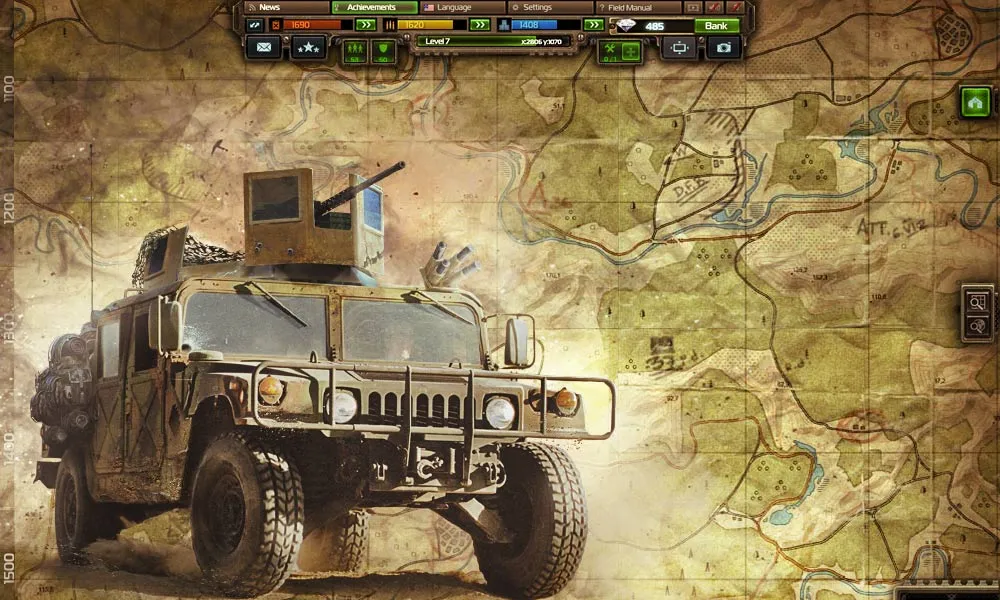This screenshot has width=1000, height=600.
Task: Click the green plus button beside the wrench
Action: tap(630, 50)
